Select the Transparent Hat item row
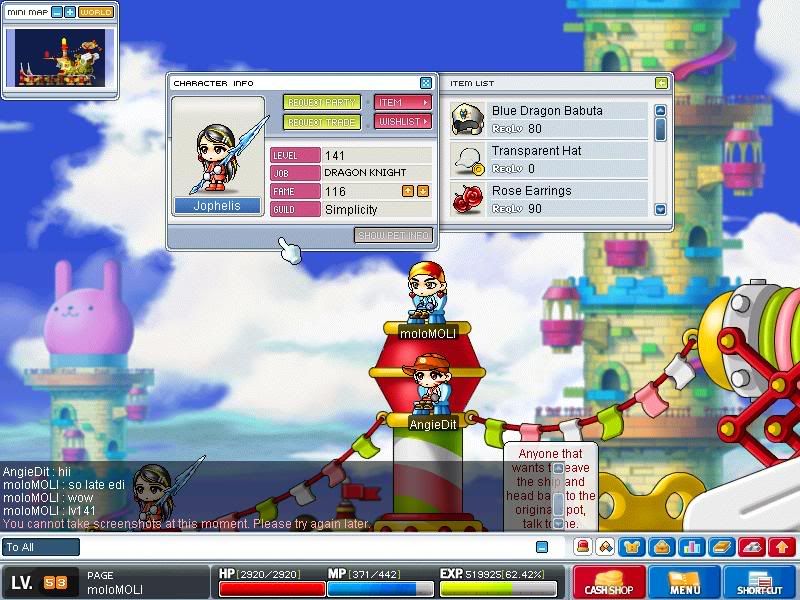This screenshot has width=800, height=600. [547, 160]
